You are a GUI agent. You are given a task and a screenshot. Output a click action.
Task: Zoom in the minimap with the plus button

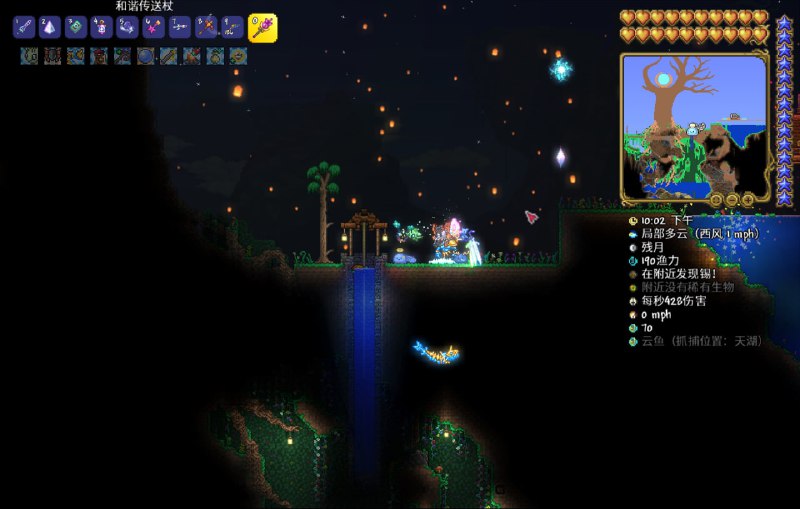(x=749, y=199)
